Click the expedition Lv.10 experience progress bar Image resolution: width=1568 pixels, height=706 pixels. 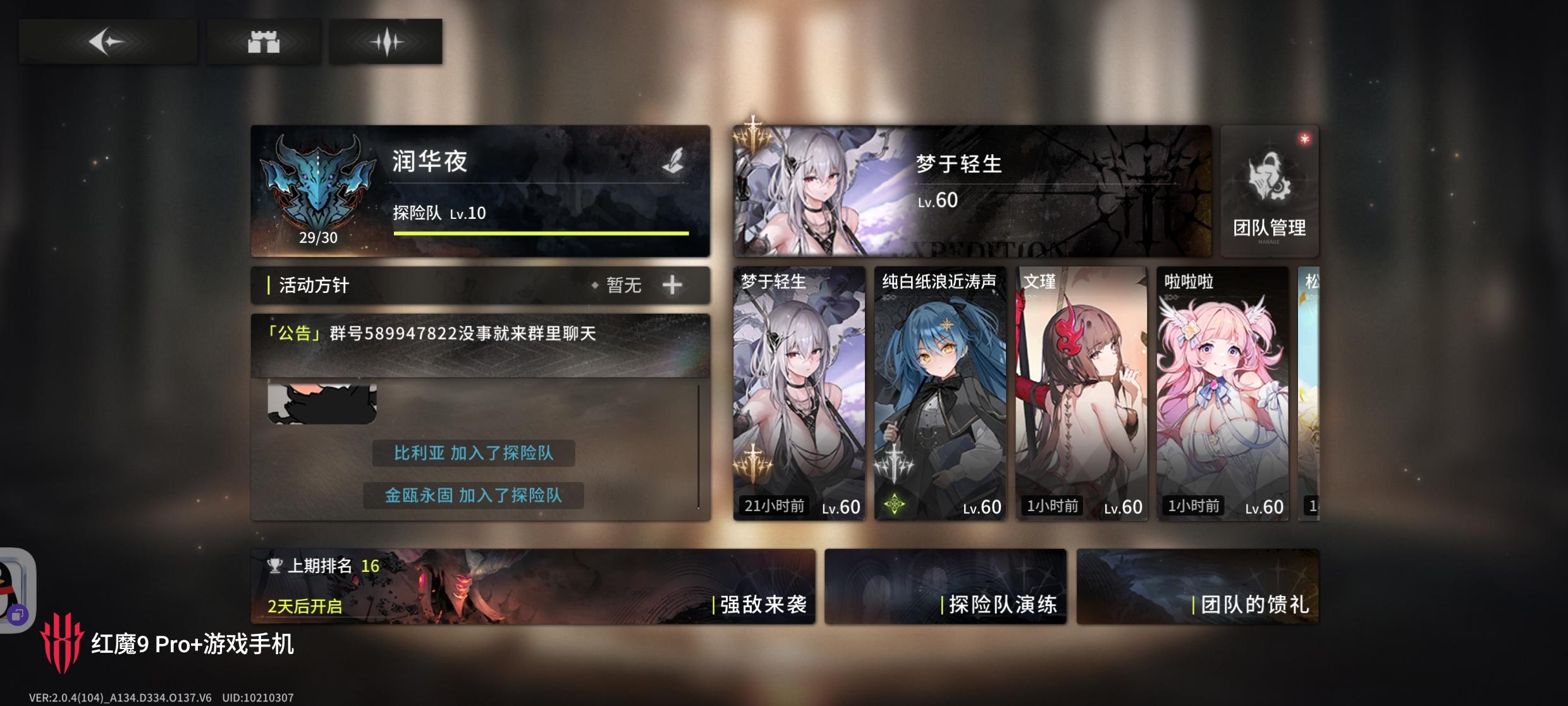click(541, 232)
